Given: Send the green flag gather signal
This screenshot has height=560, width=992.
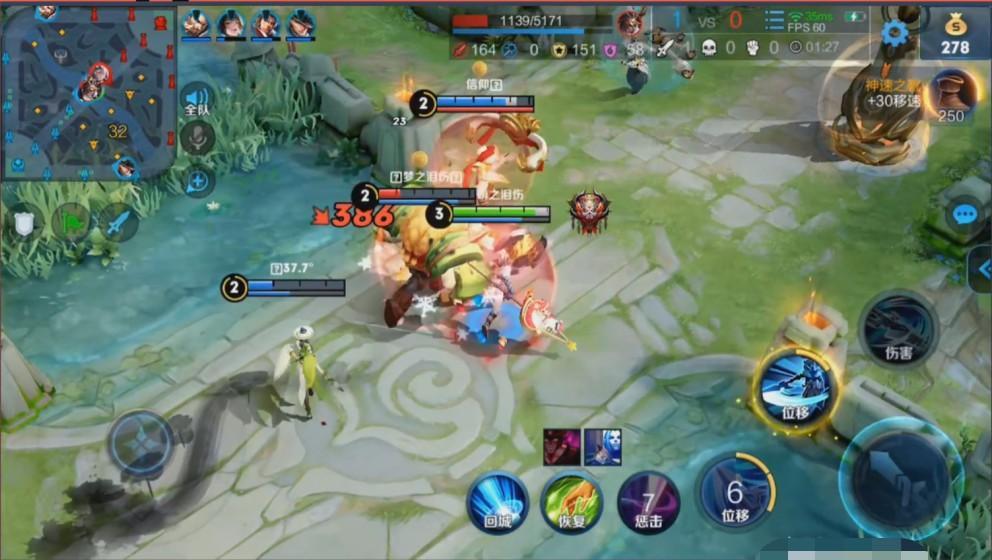Looking at the screenshot, I should (x=72, y=221).
